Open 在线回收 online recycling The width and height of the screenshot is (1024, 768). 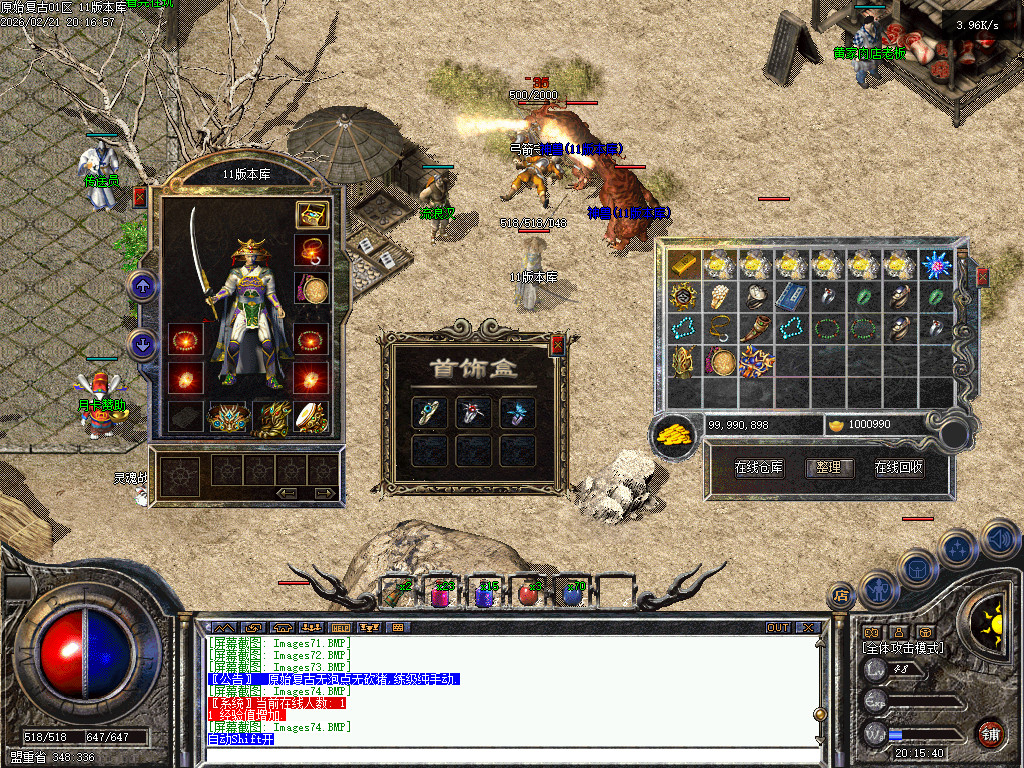[899, 467]
